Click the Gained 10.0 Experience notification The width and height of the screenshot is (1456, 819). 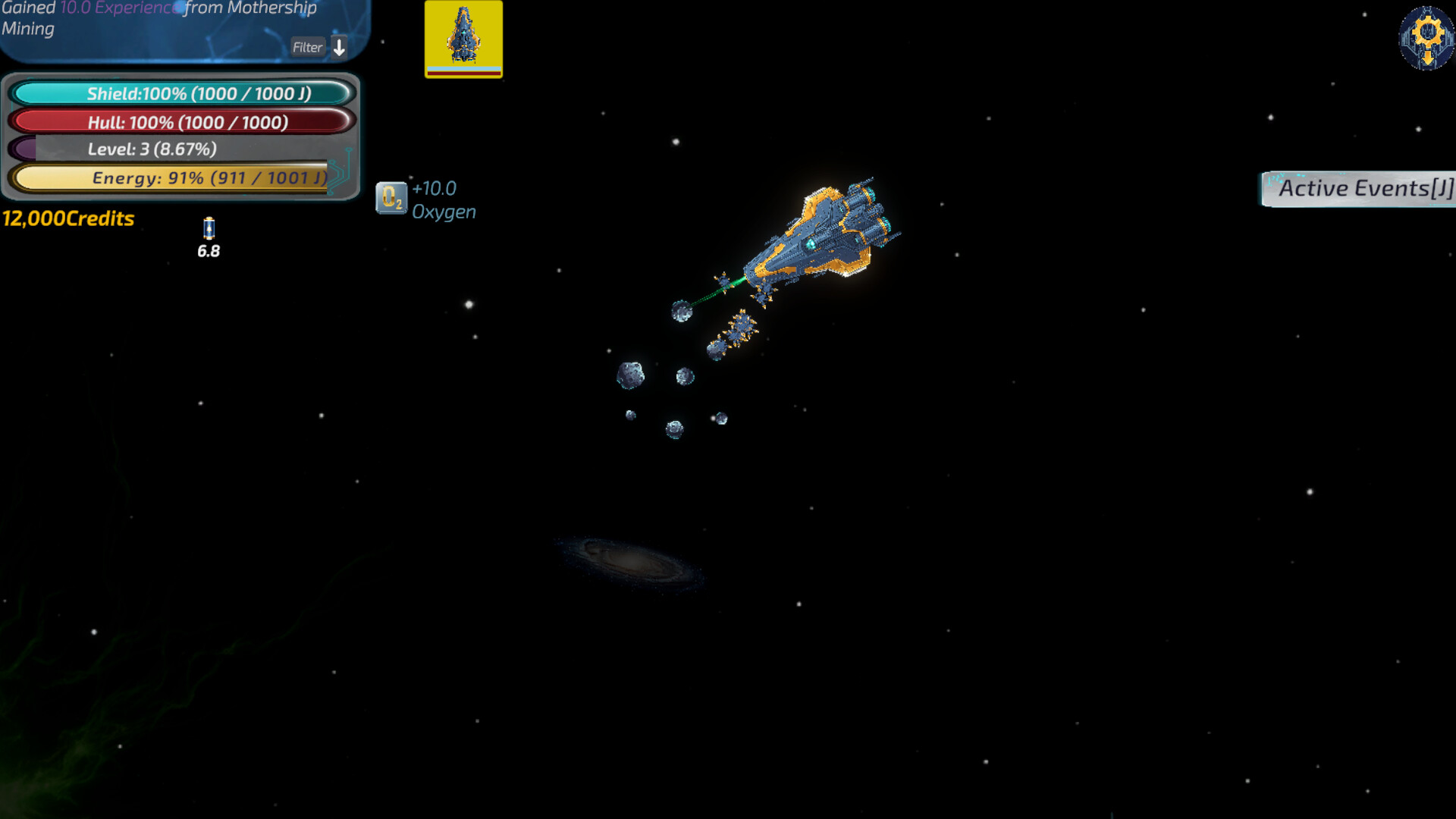[159, 18]
